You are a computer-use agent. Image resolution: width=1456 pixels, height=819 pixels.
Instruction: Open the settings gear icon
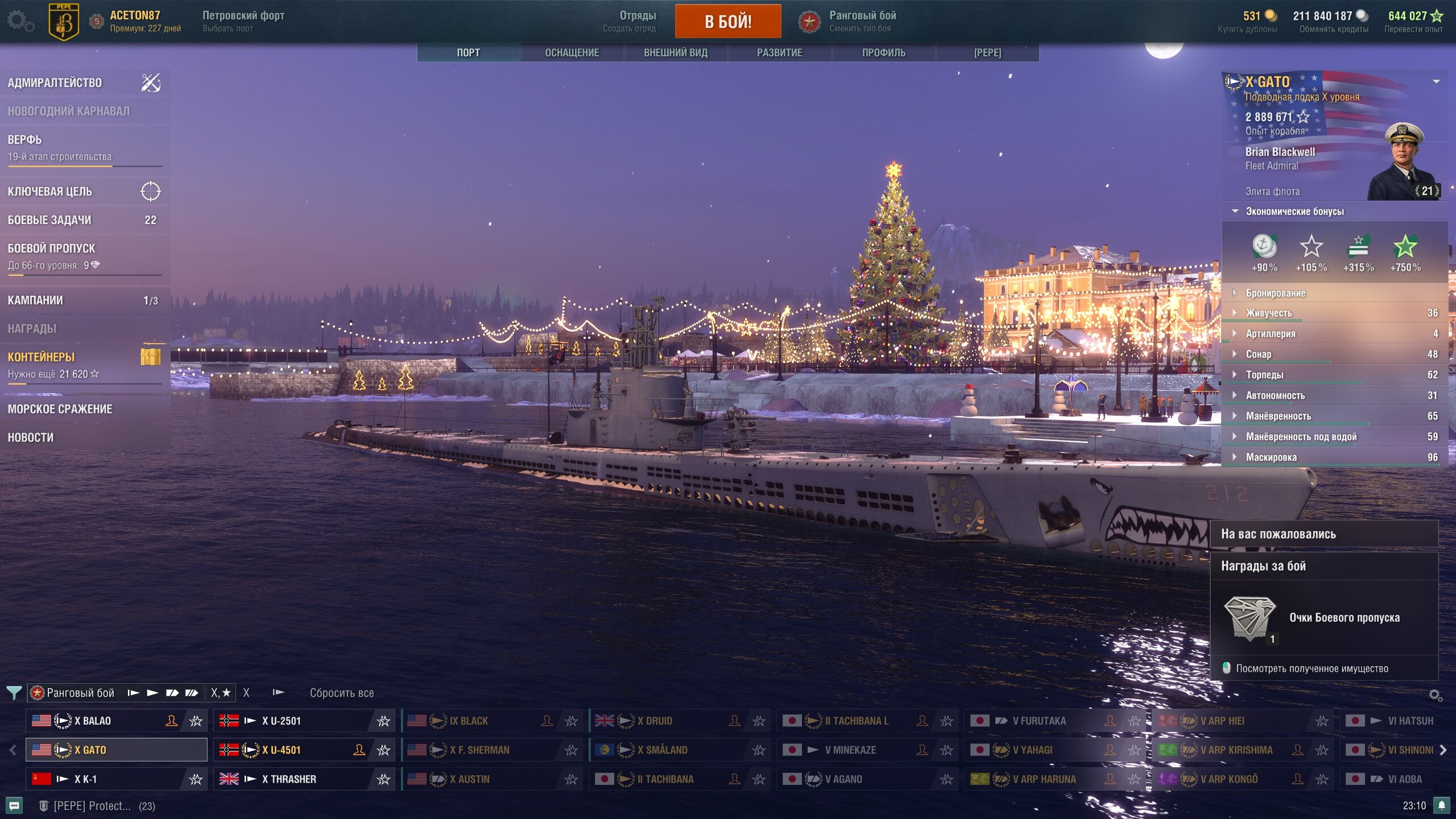coord(20,22)
